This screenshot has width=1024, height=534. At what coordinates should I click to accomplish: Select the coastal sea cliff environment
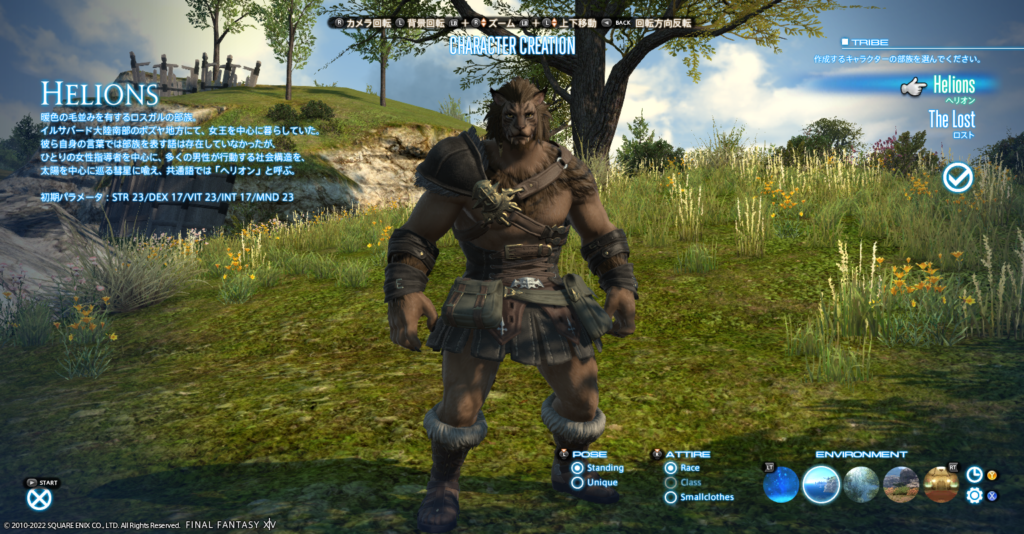[821, 485]
